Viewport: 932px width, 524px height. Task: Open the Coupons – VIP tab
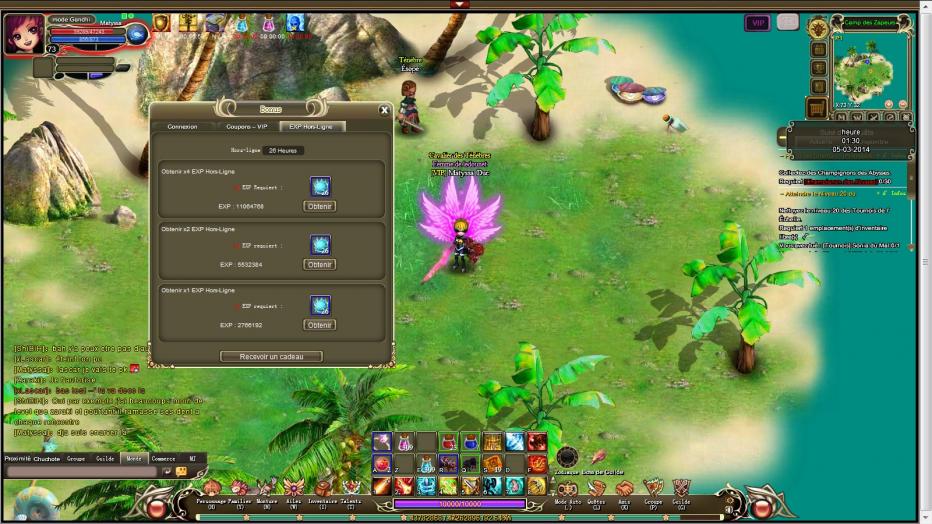pyautogui.click(x=246, y=127)
